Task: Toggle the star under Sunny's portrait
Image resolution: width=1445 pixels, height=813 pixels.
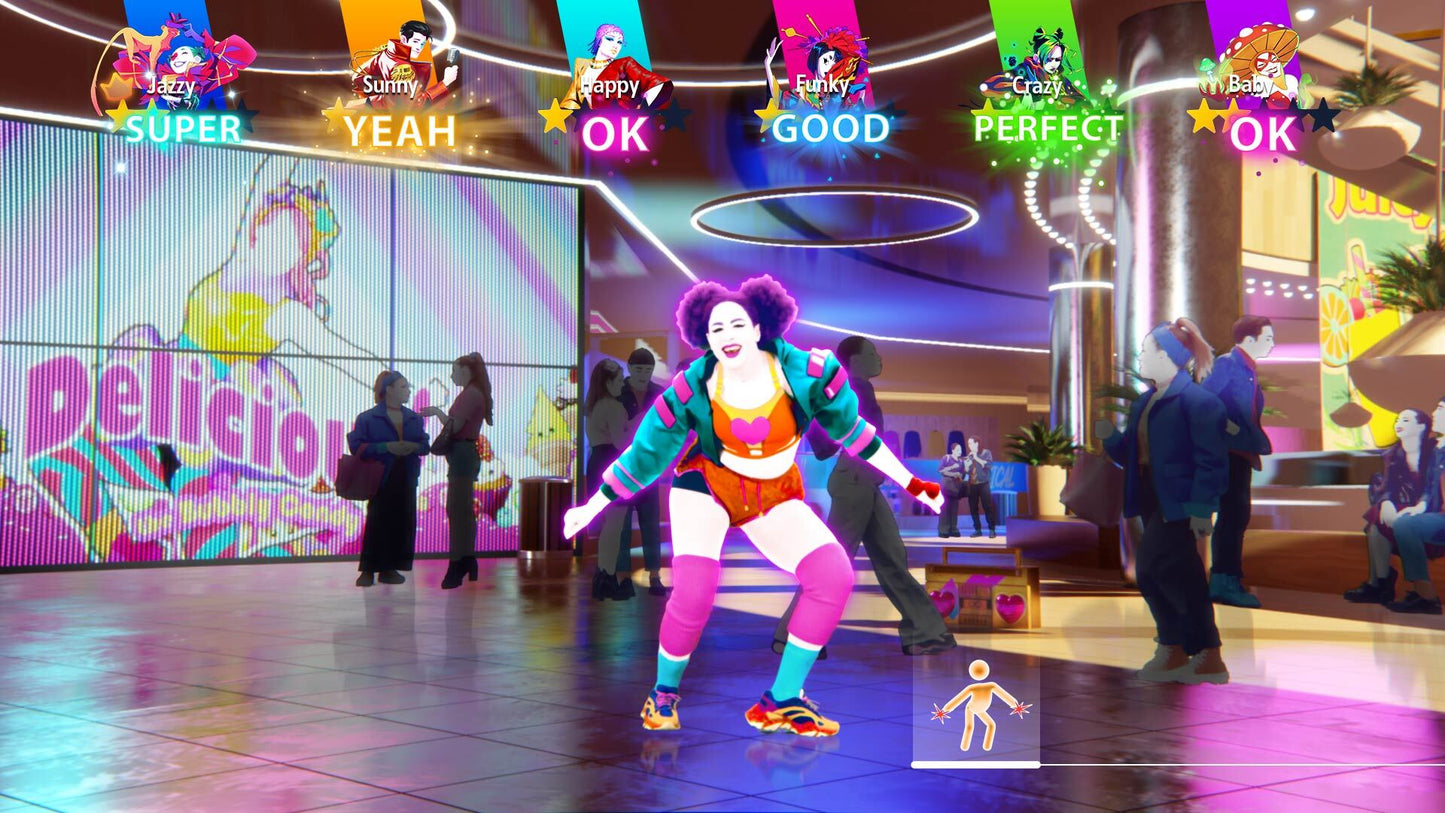Action: (x=339, y=110)
